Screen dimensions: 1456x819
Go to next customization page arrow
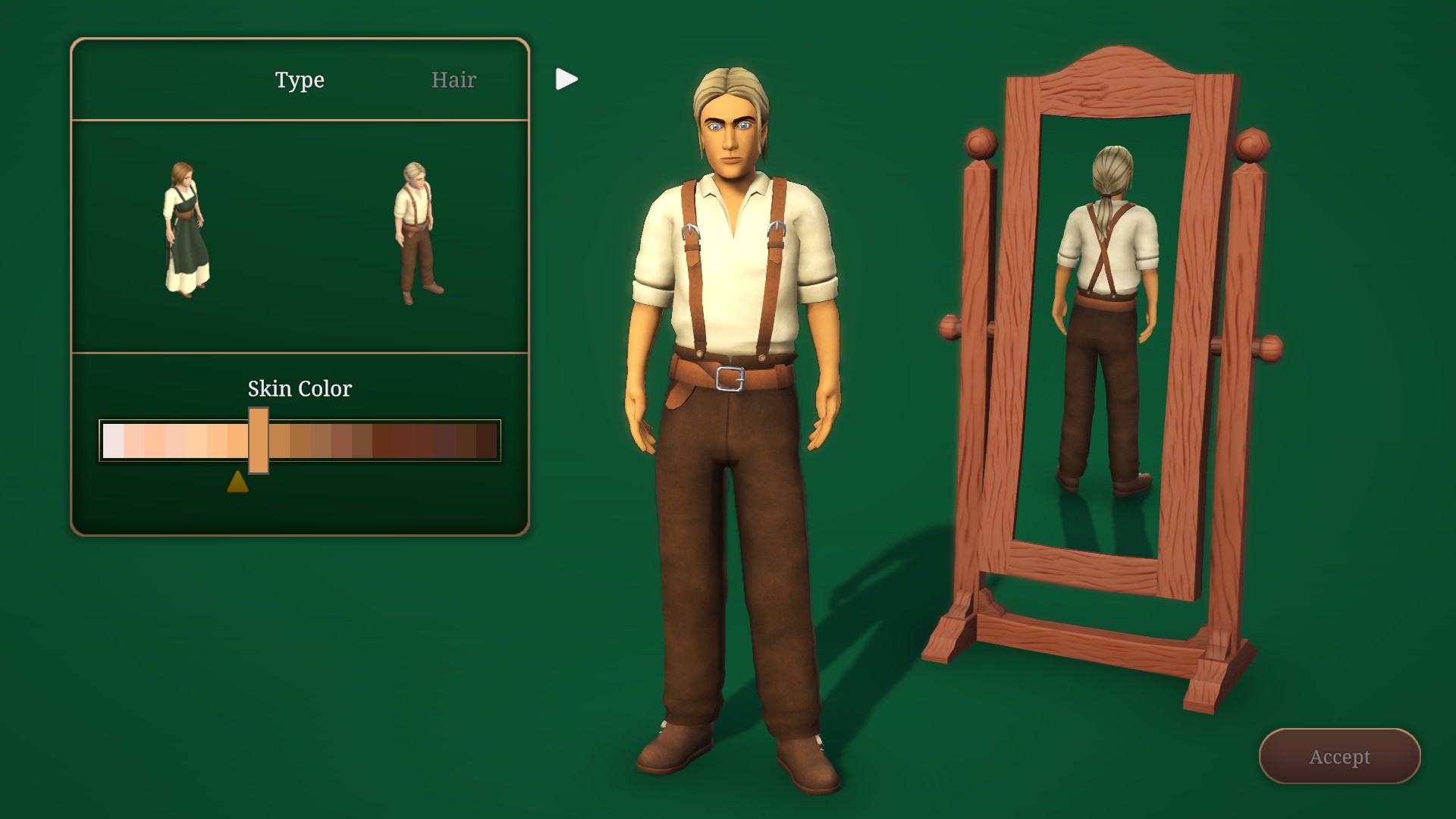(x=566, y=79)
